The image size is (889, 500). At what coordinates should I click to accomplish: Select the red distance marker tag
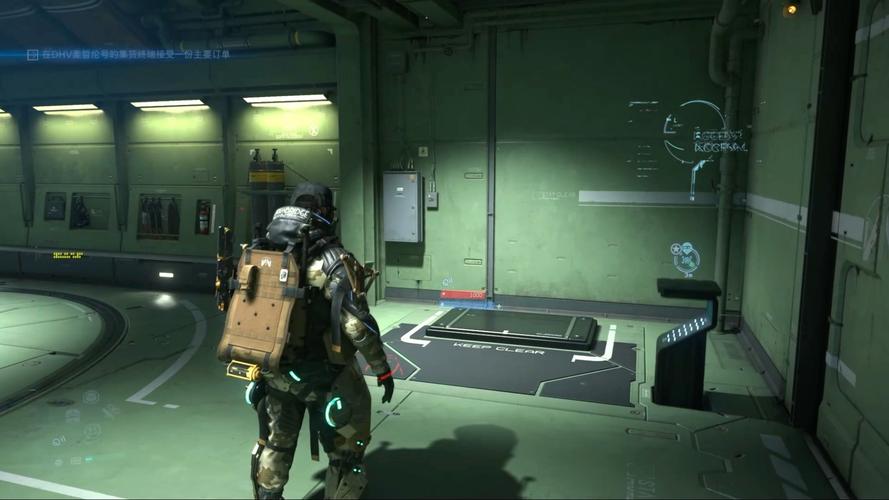[x=463, y=295]
